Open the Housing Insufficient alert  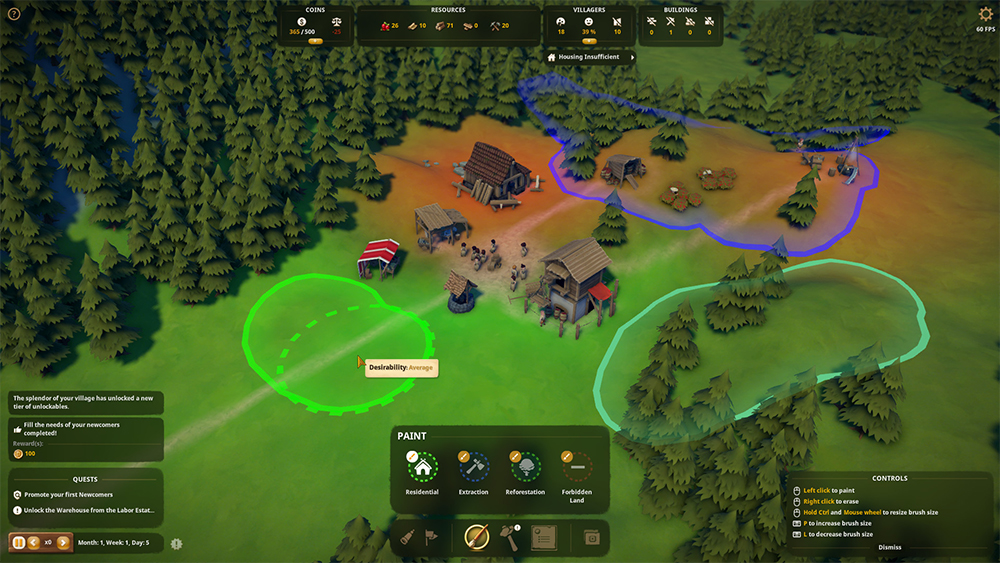[x=590, y=57]
